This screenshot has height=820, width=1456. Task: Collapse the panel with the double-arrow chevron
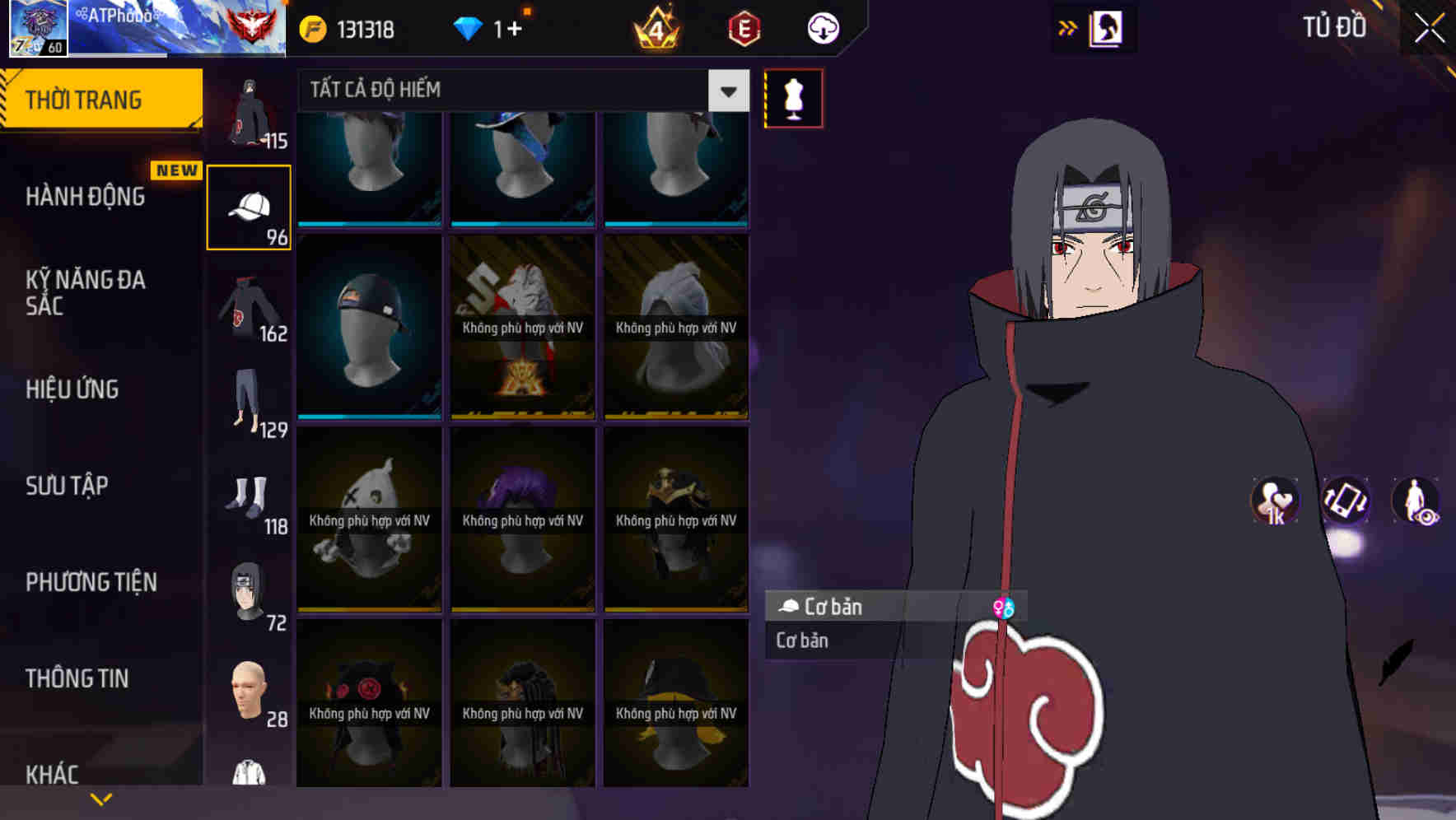(1068, 26)
